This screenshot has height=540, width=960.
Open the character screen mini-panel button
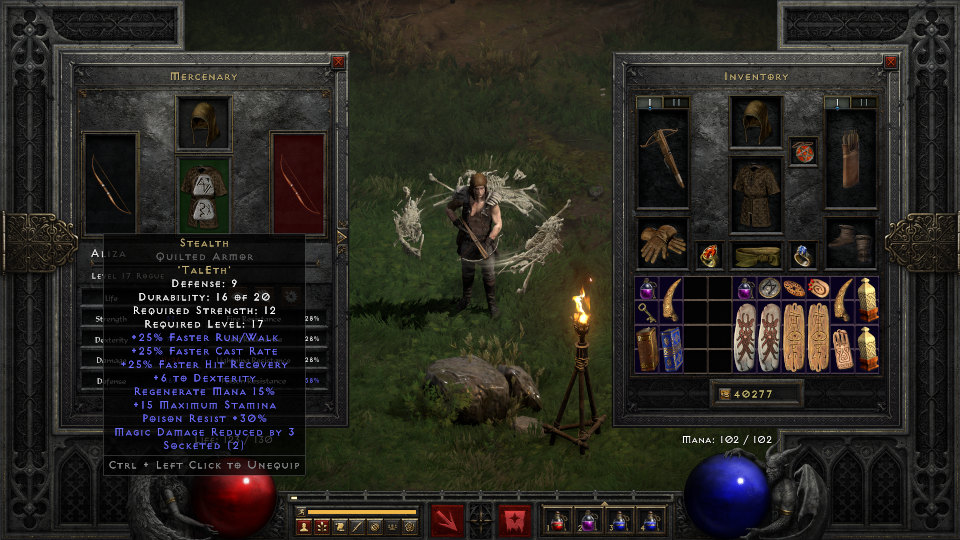(x=302, y=526)
